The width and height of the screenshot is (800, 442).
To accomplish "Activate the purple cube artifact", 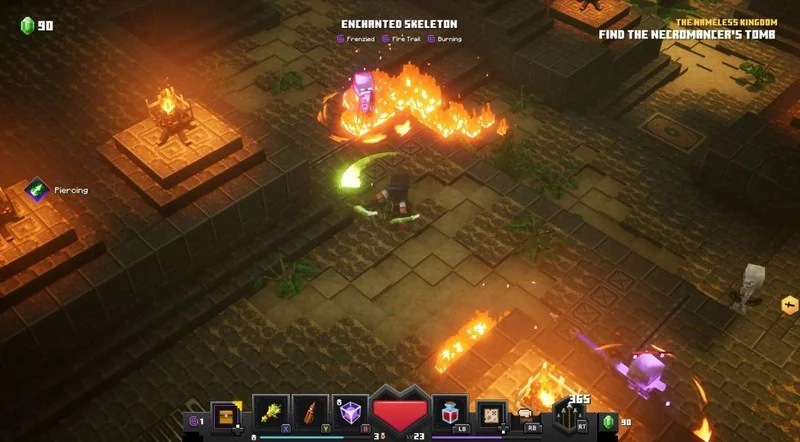I will [350, 412].
